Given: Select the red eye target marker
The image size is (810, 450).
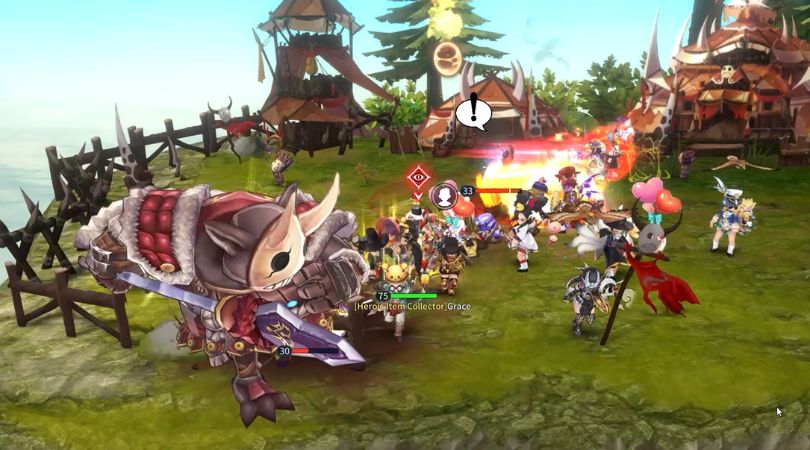Looking at the screenshot, I should pos(418,178).
